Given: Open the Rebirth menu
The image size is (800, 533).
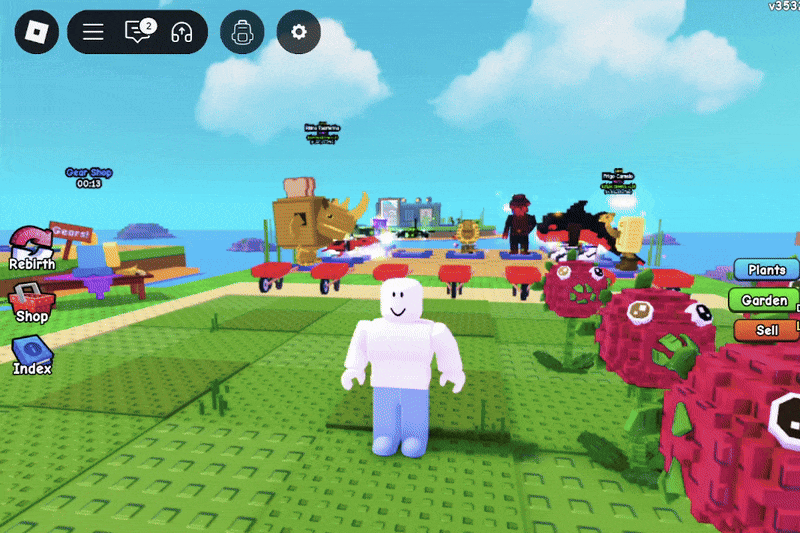Looking at the screenshot, I should point(31,248).
